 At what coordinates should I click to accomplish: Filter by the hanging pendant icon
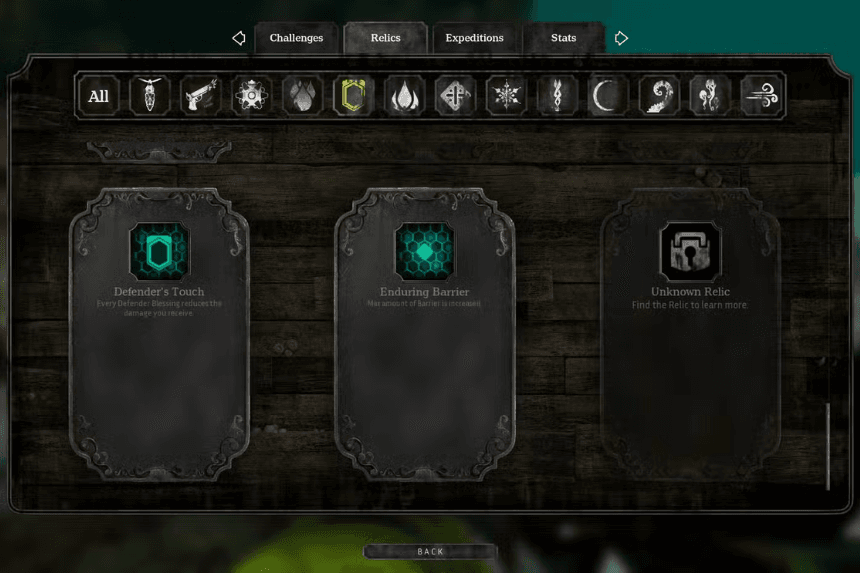(x=149, y=96)
